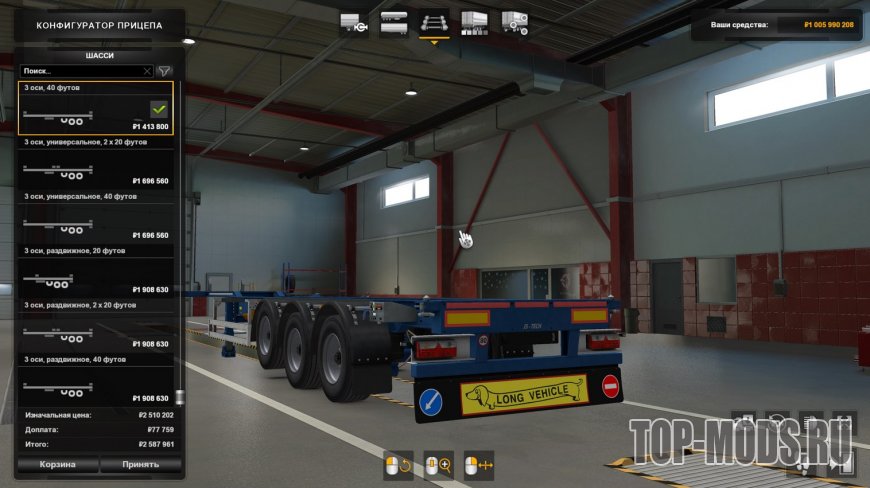Open the trailer cargo body category icon

[474, 20]
